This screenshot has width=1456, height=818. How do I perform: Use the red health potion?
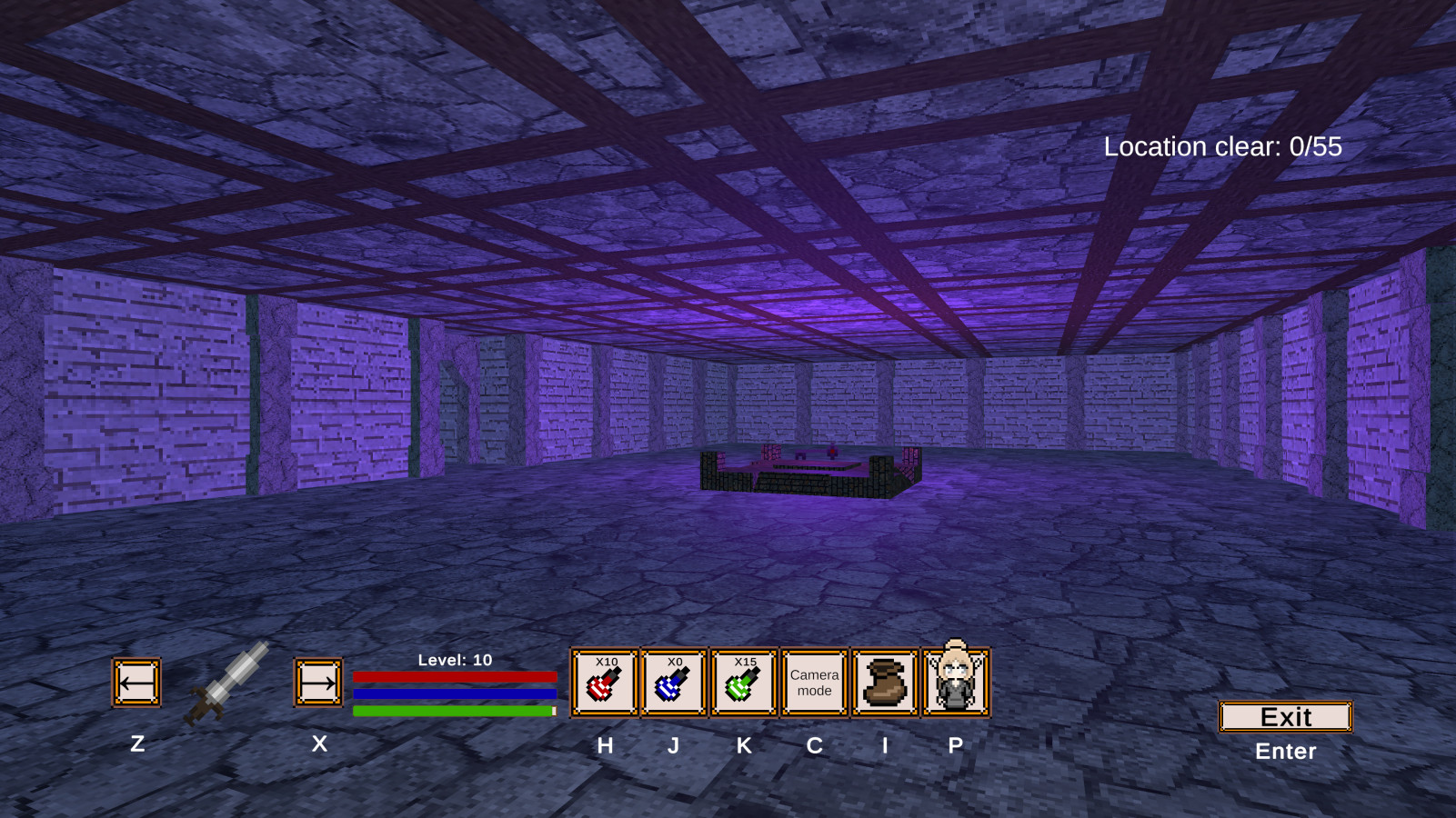pyautogui.click(x=605, y=683)
